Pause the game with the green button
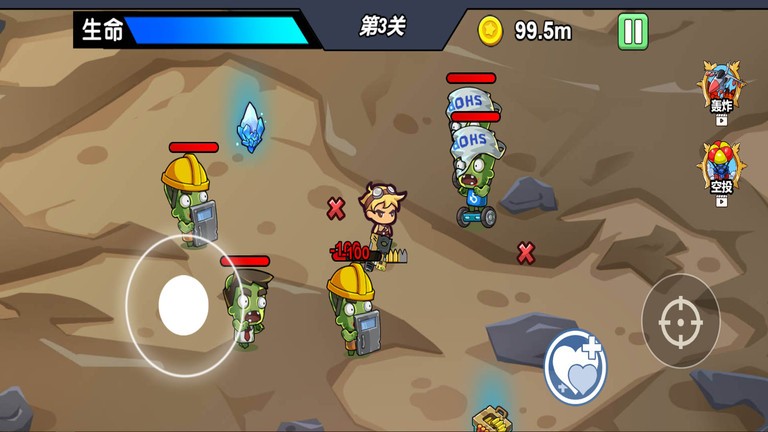 632,31
